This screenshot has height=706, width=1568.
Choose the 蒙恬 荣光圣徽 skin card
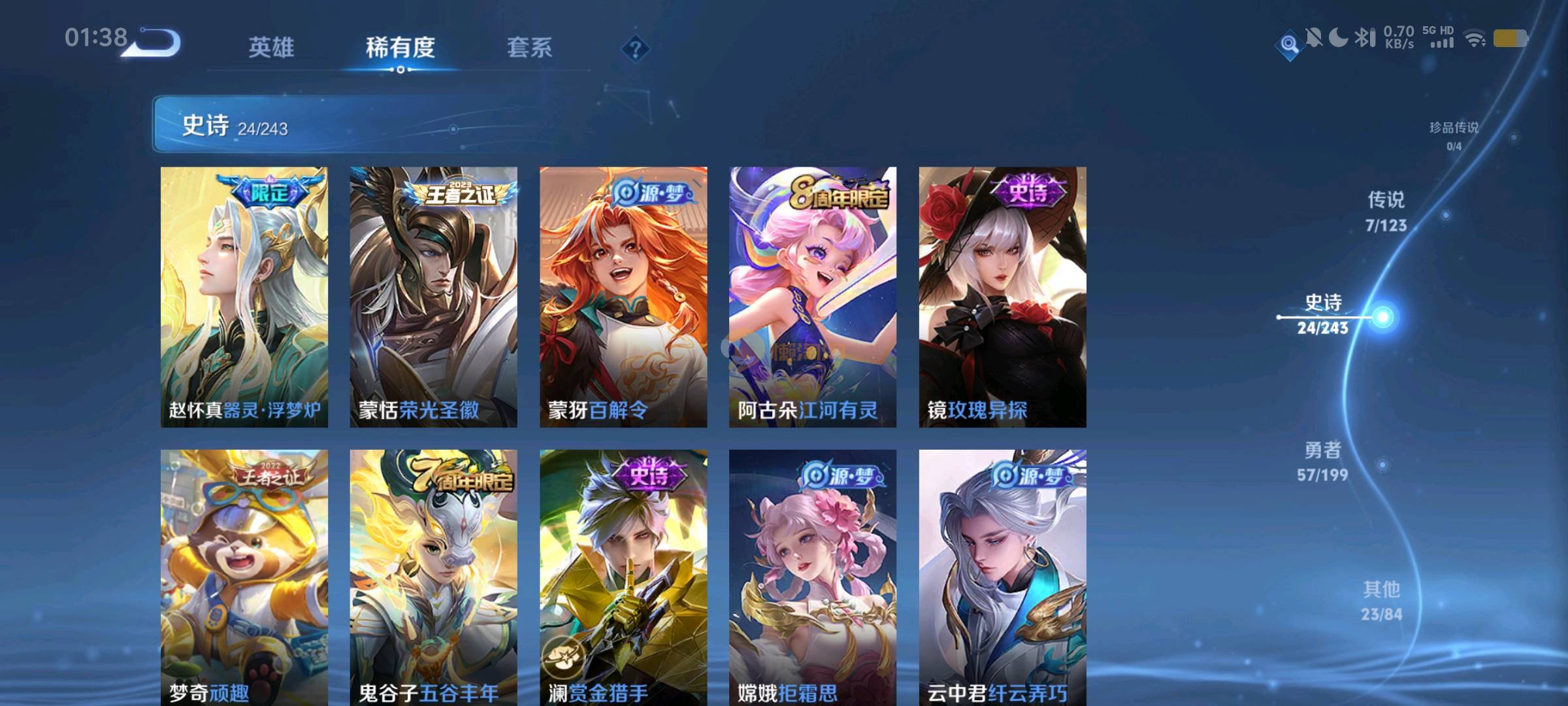pos(433,297)
